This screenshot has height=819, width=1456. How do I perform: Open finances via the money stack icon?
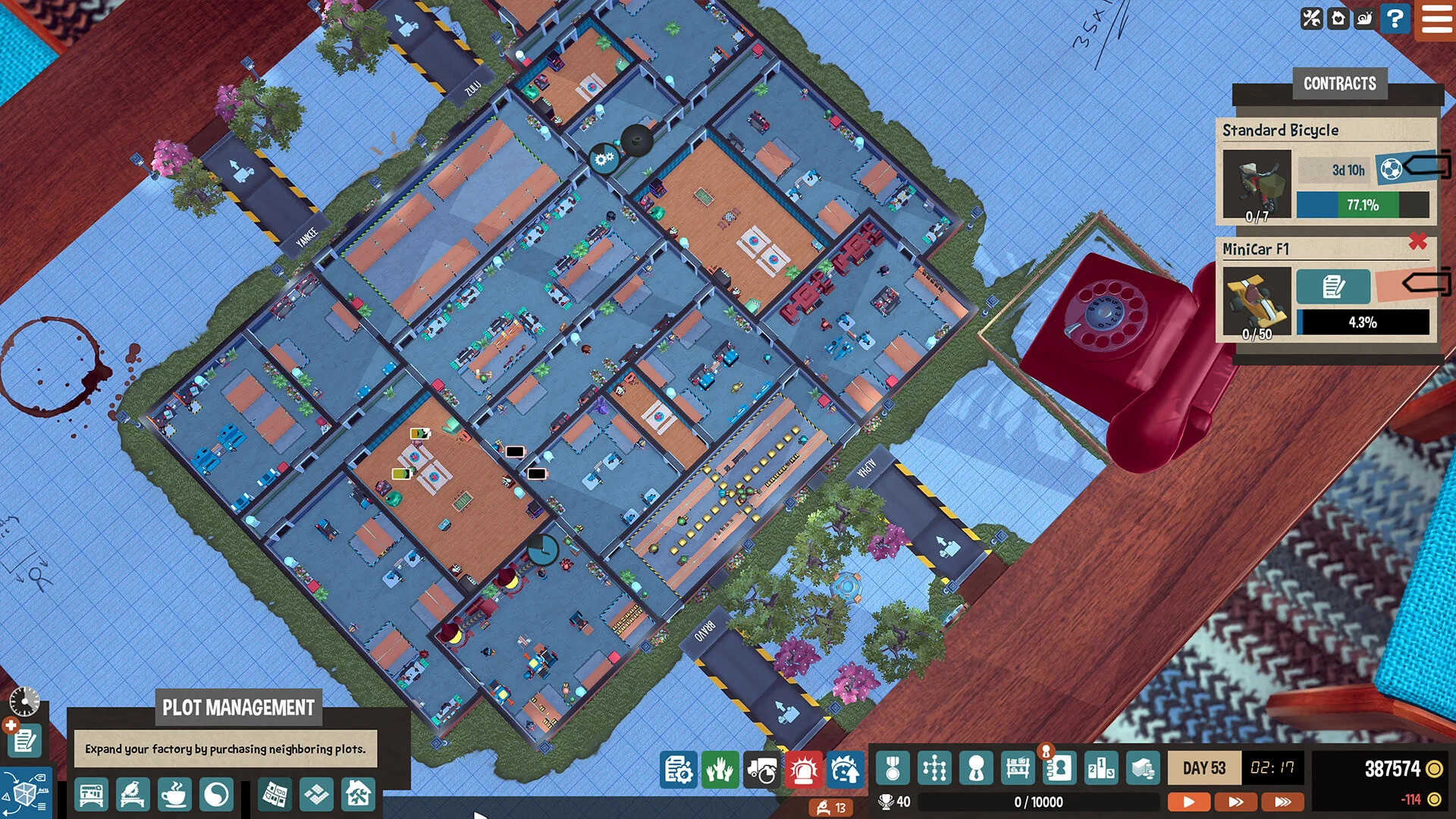1141,768
